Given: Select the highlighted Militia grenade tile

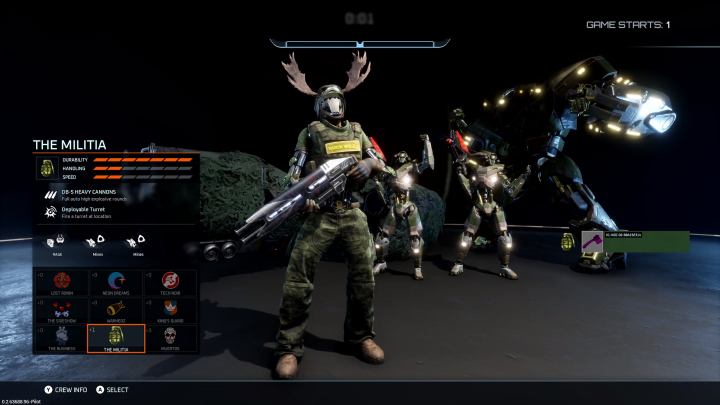Looking at the screenshot, I should tap(116, 338).
